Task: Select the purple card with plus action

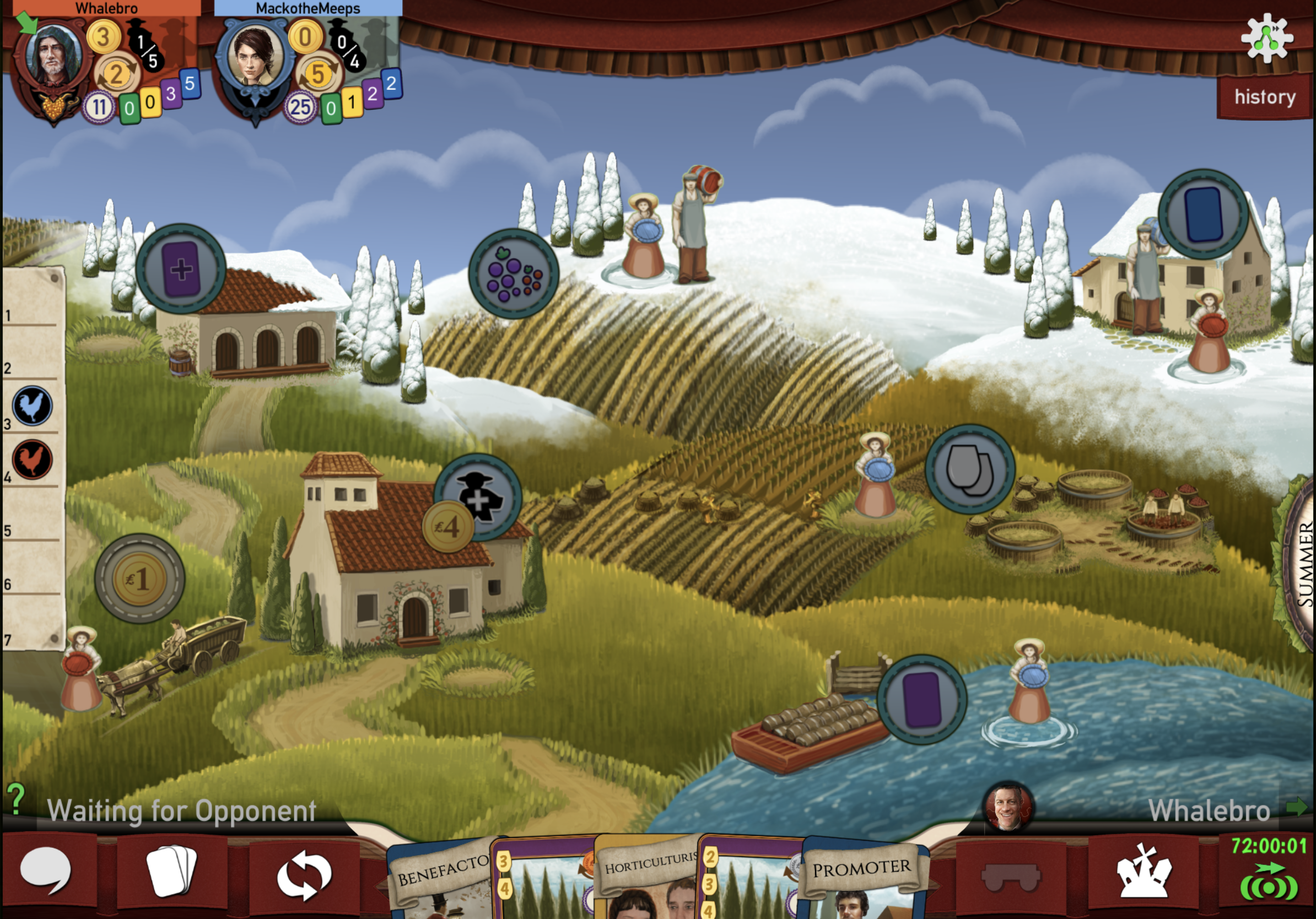Action: click(181, 269)
